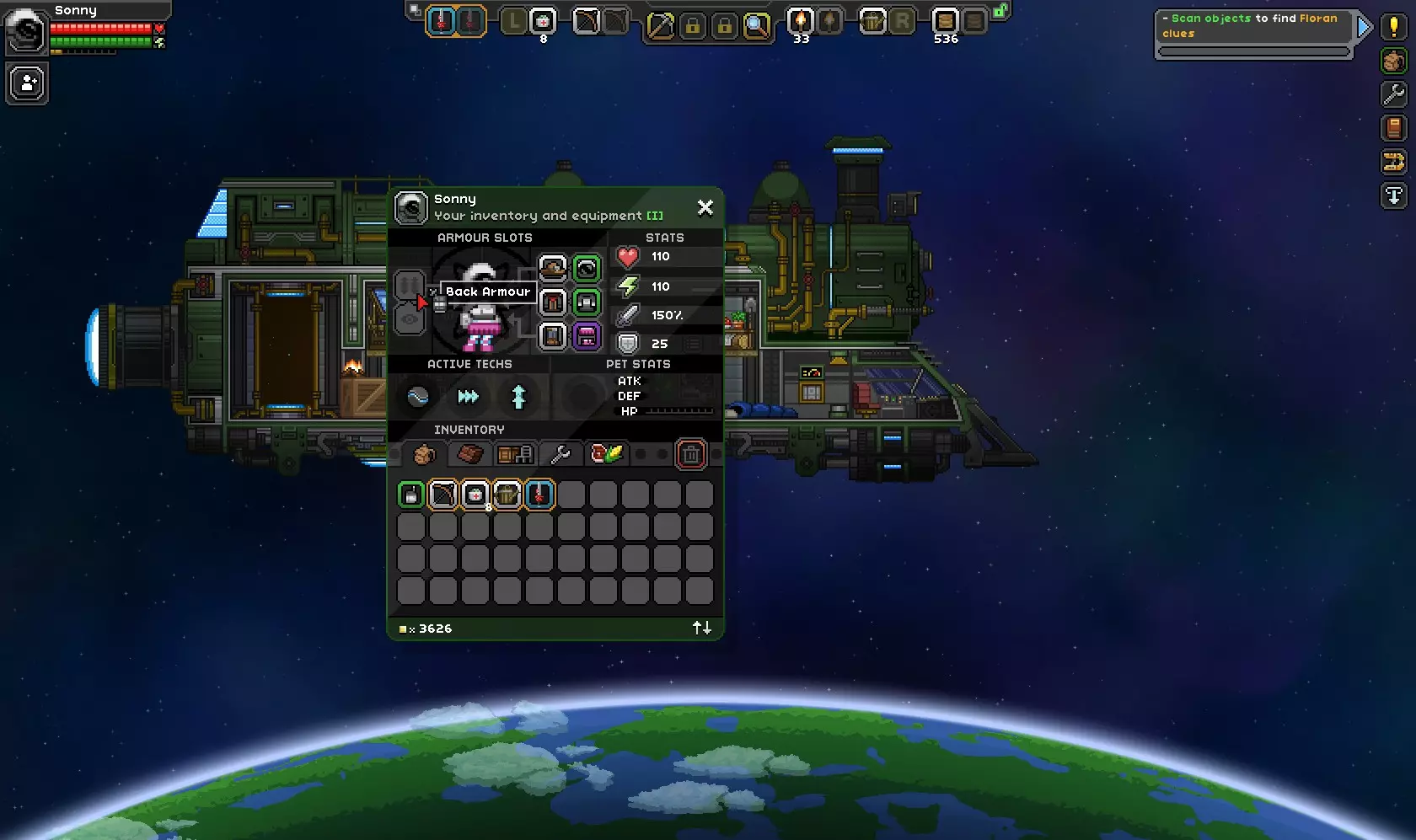This screenshot has height=840, width=1416.
Task: Switch to the food inventory tab
Action: 606,455
